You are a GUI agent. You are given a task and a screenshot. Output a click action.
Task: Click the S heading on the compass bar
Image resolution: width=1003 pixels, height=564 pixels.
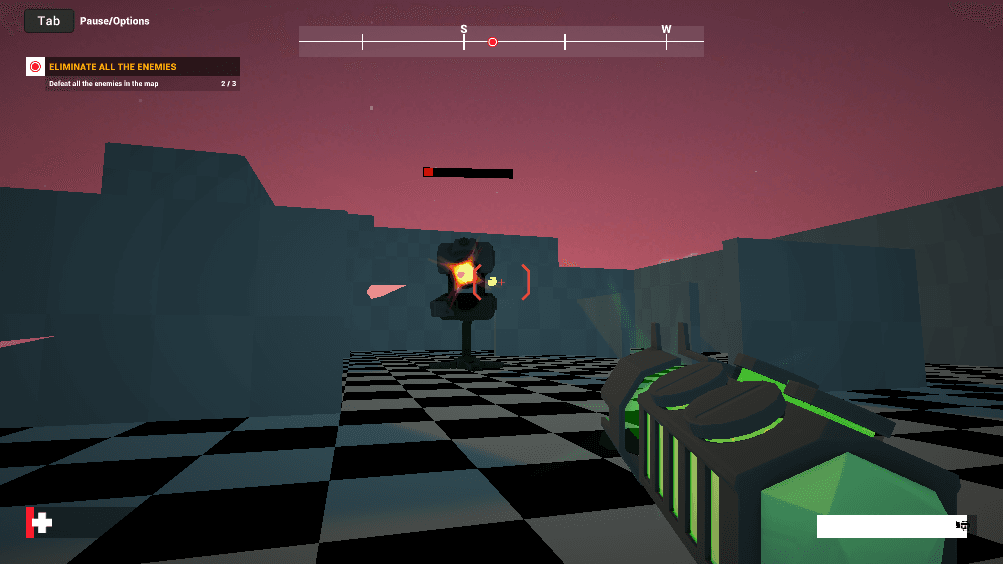(464, 30)
